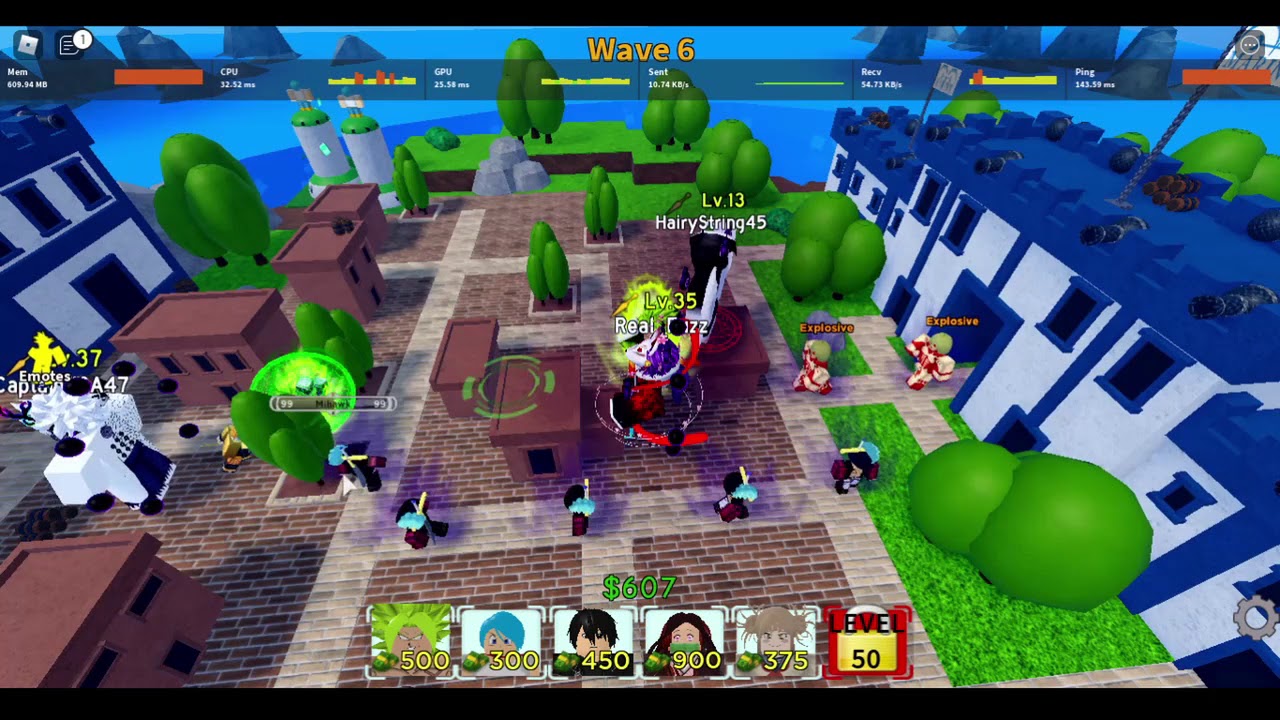
Task: Choose the black-haired unit costing 450
Action: click(x=593, y=641)
